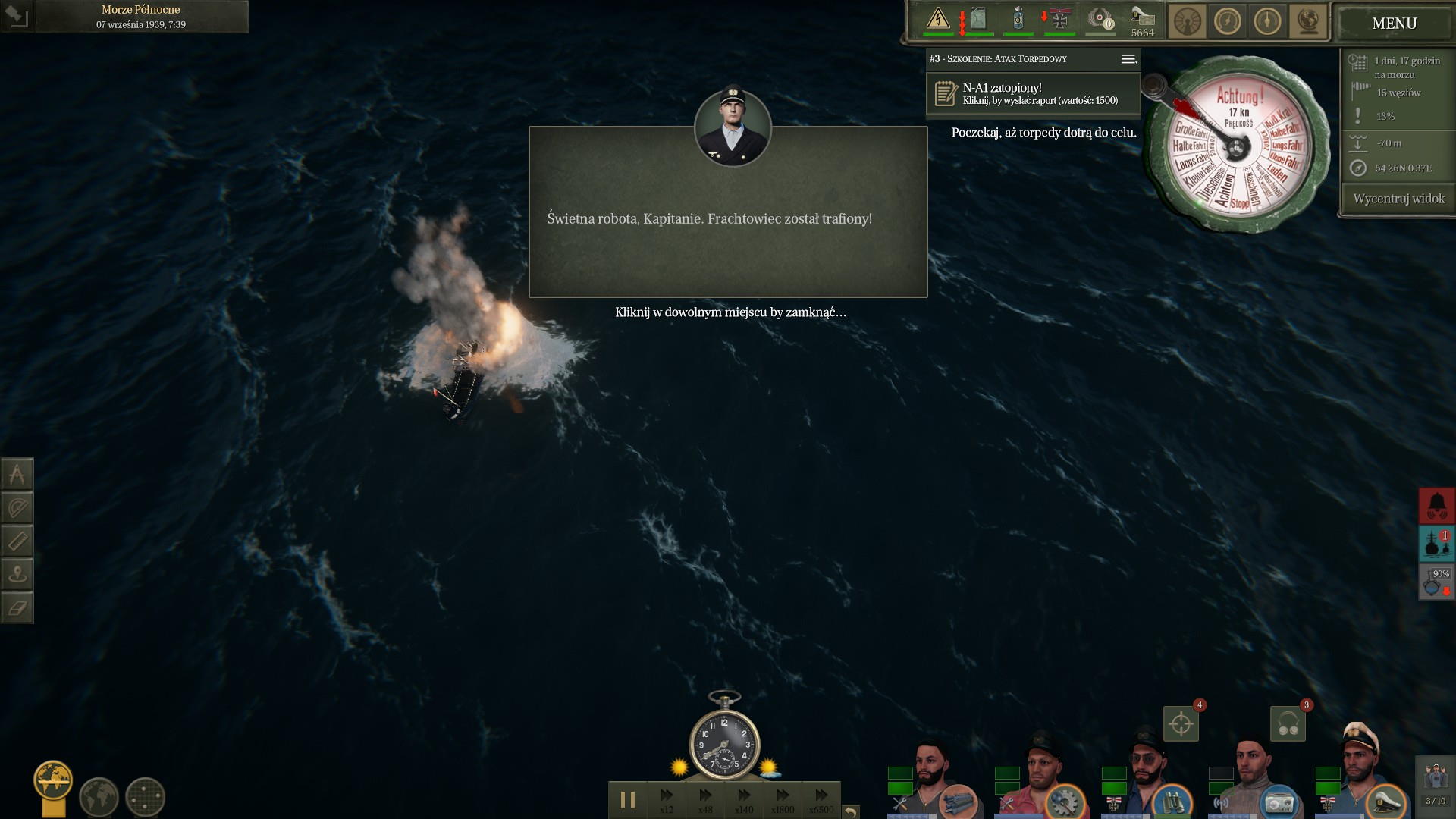1456x819 pixels.
Task: Open the MENU button
Action: click(x=1394, y=24)
